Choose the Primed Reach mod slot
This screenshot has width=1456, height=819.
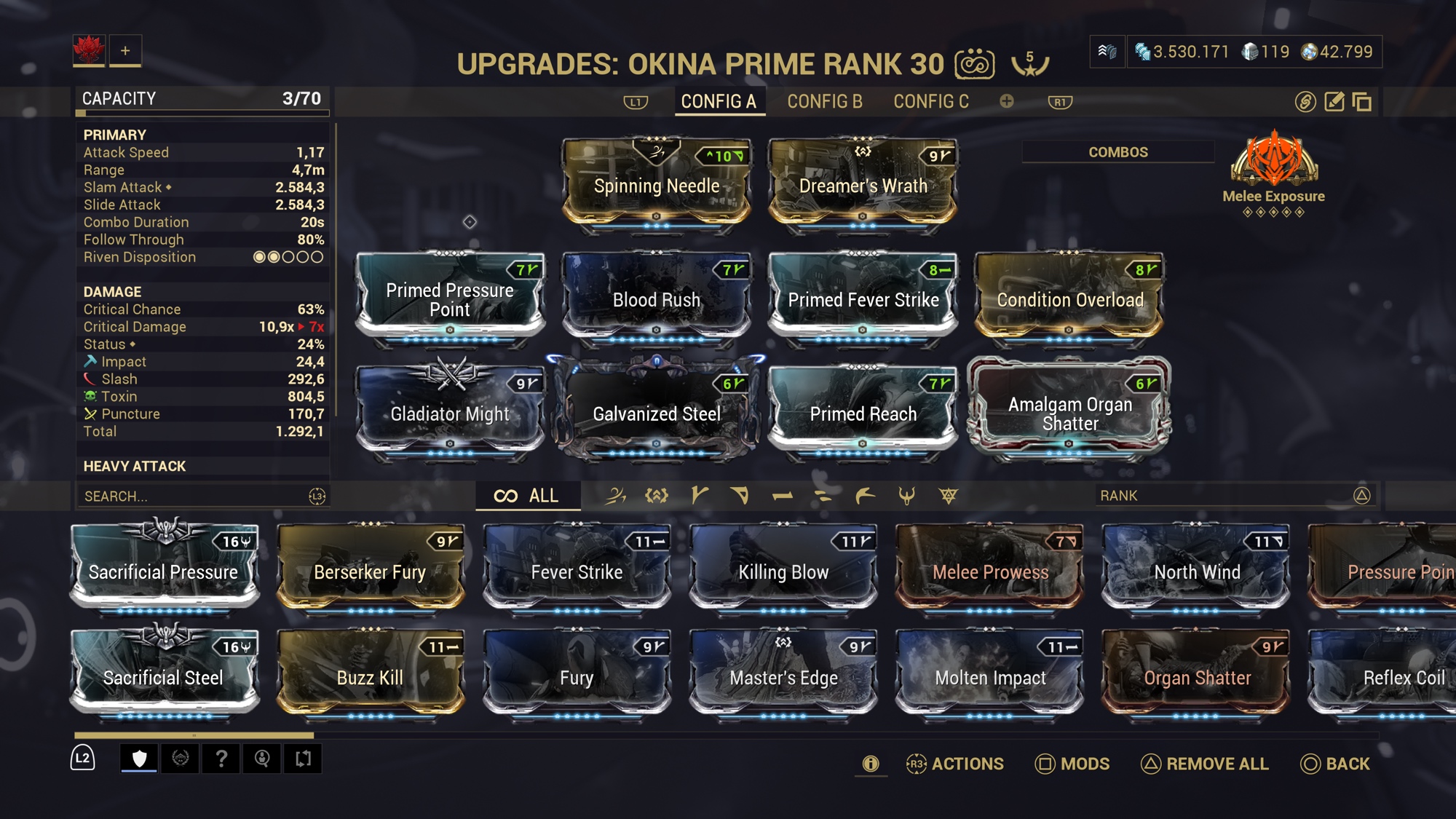click(863, 413)
